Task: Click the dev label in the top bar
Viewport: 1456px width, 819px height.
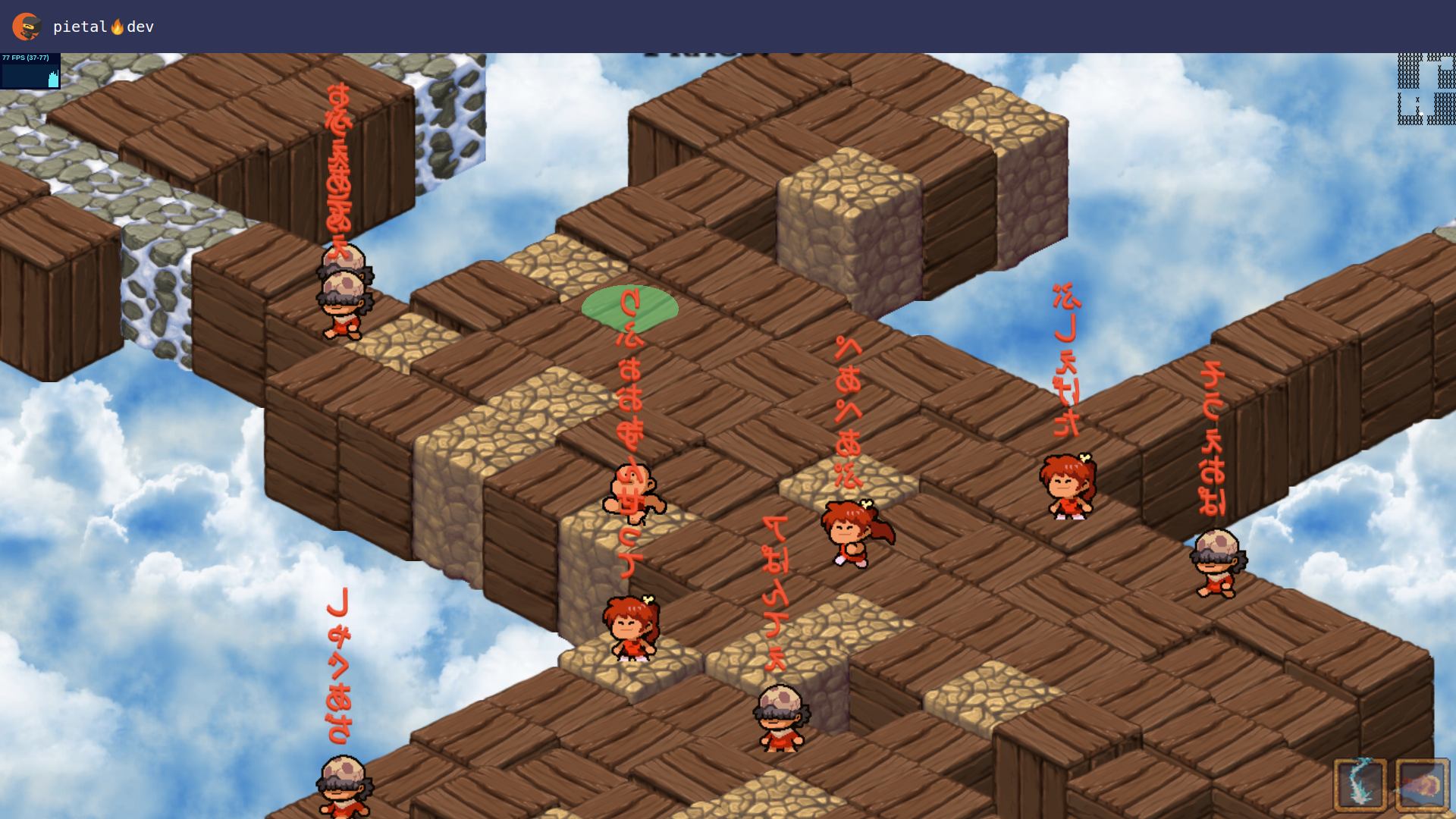Action: coord(142,27)
